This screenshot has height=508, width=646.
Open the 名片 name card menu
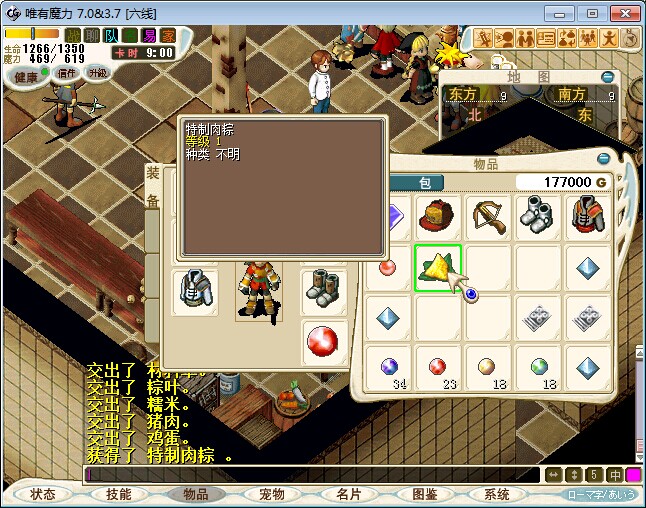click(x=348, y=494)
